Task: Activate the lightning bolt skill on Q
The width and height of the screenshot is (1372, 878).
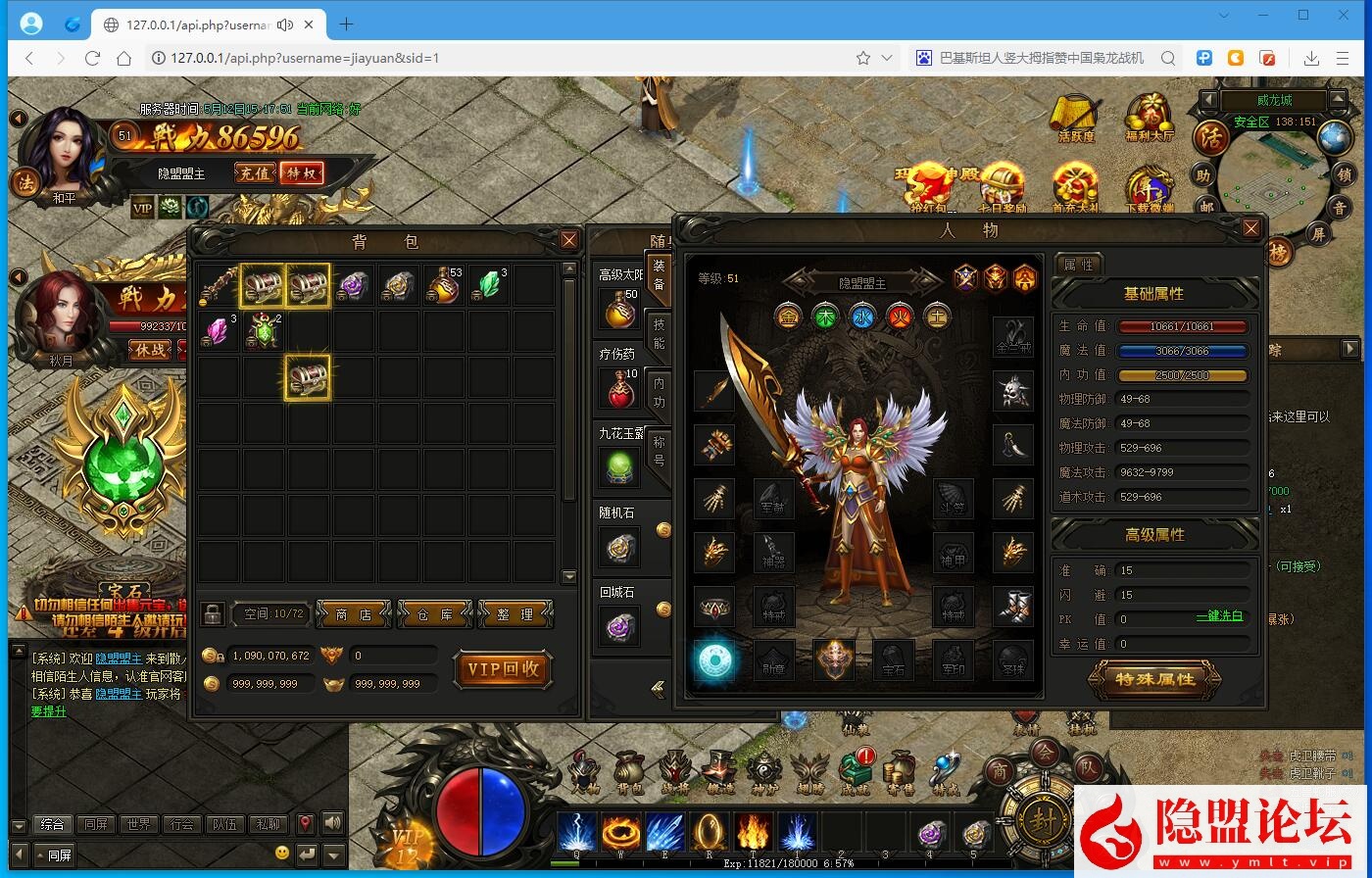Action: point(576,833)
